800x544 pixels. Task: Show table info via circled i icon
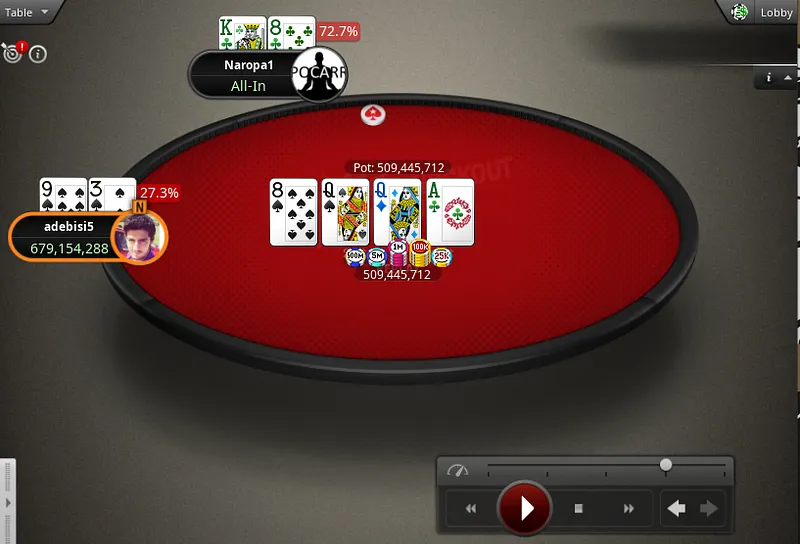click(x=38, y=54)
